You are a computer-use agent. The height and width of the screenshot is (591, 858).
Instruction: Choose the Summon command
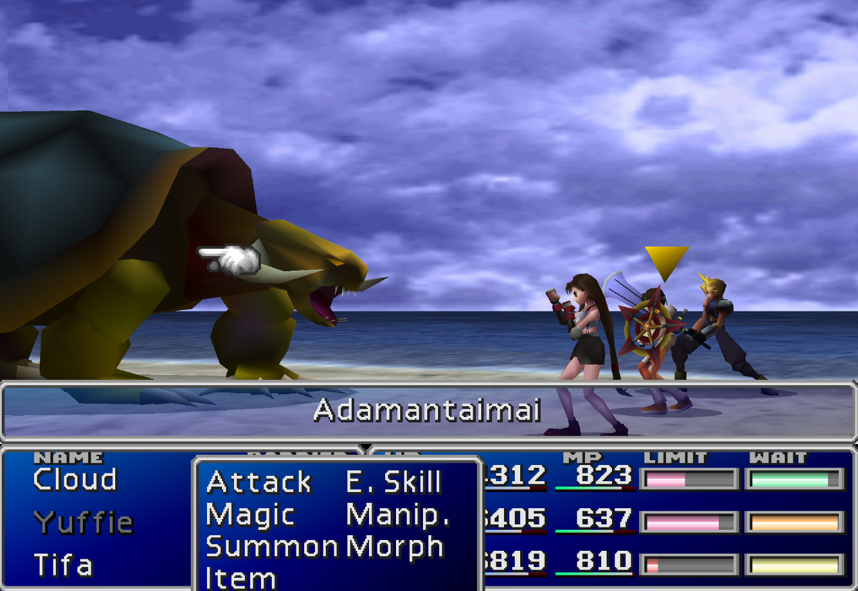pos(271,547)
